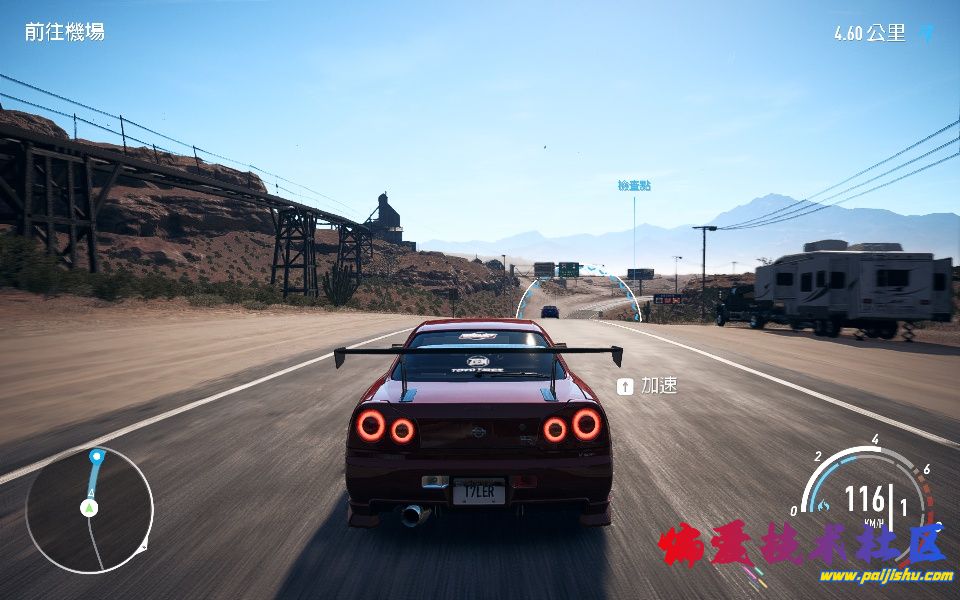Open the www.paljishu.com watermark link
The width and height of the screenshot is (960, 600).
(886, 575)
